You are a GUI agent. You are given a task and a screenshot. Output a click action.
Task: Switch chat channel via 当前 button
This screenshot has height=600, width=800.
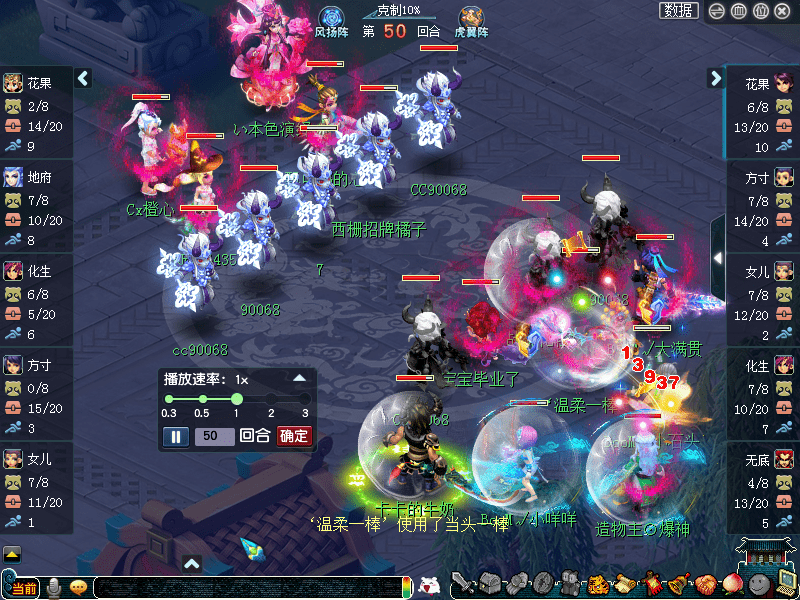24,588
